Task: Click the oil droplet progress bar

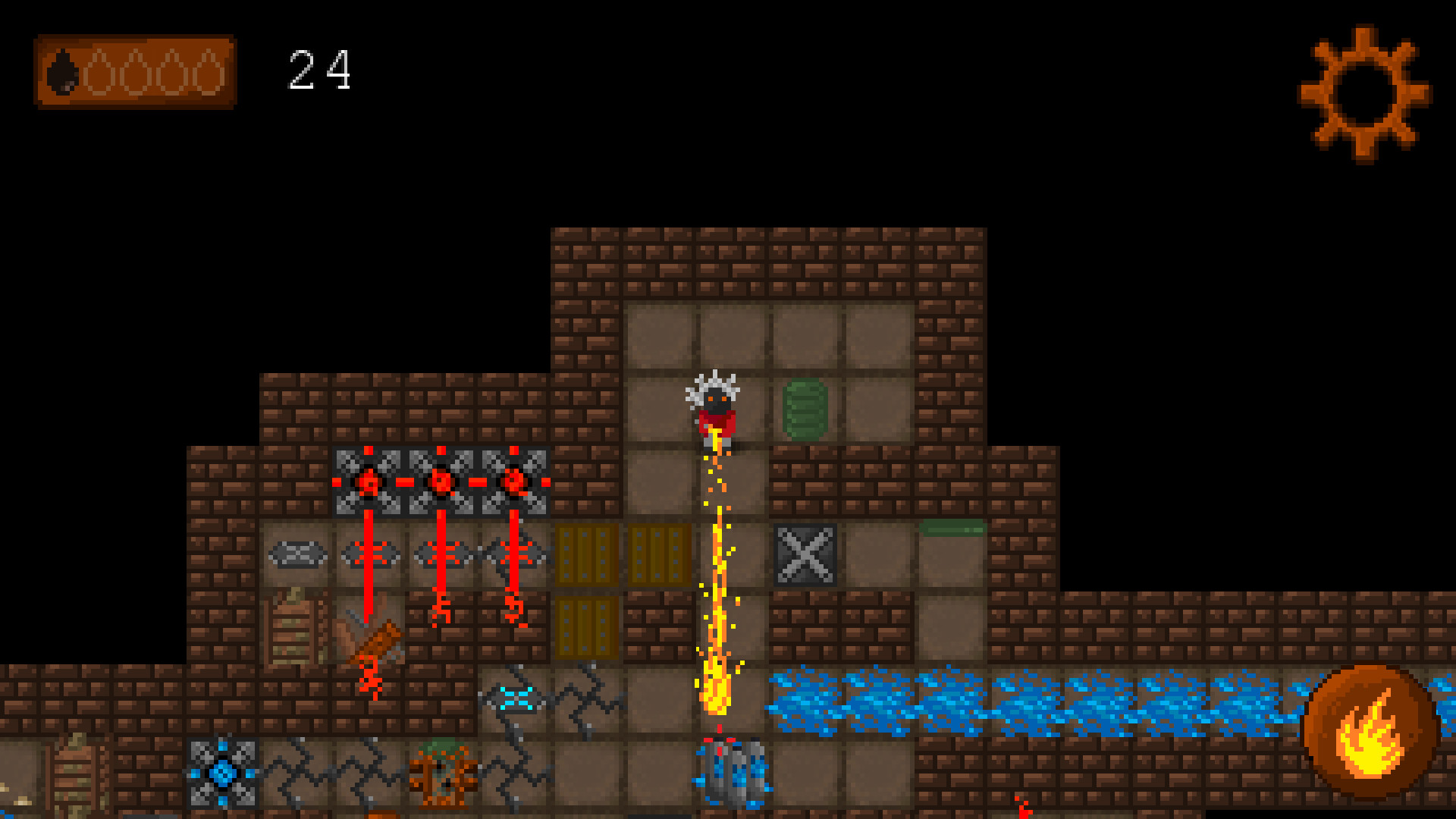Action: click(136, 72)
